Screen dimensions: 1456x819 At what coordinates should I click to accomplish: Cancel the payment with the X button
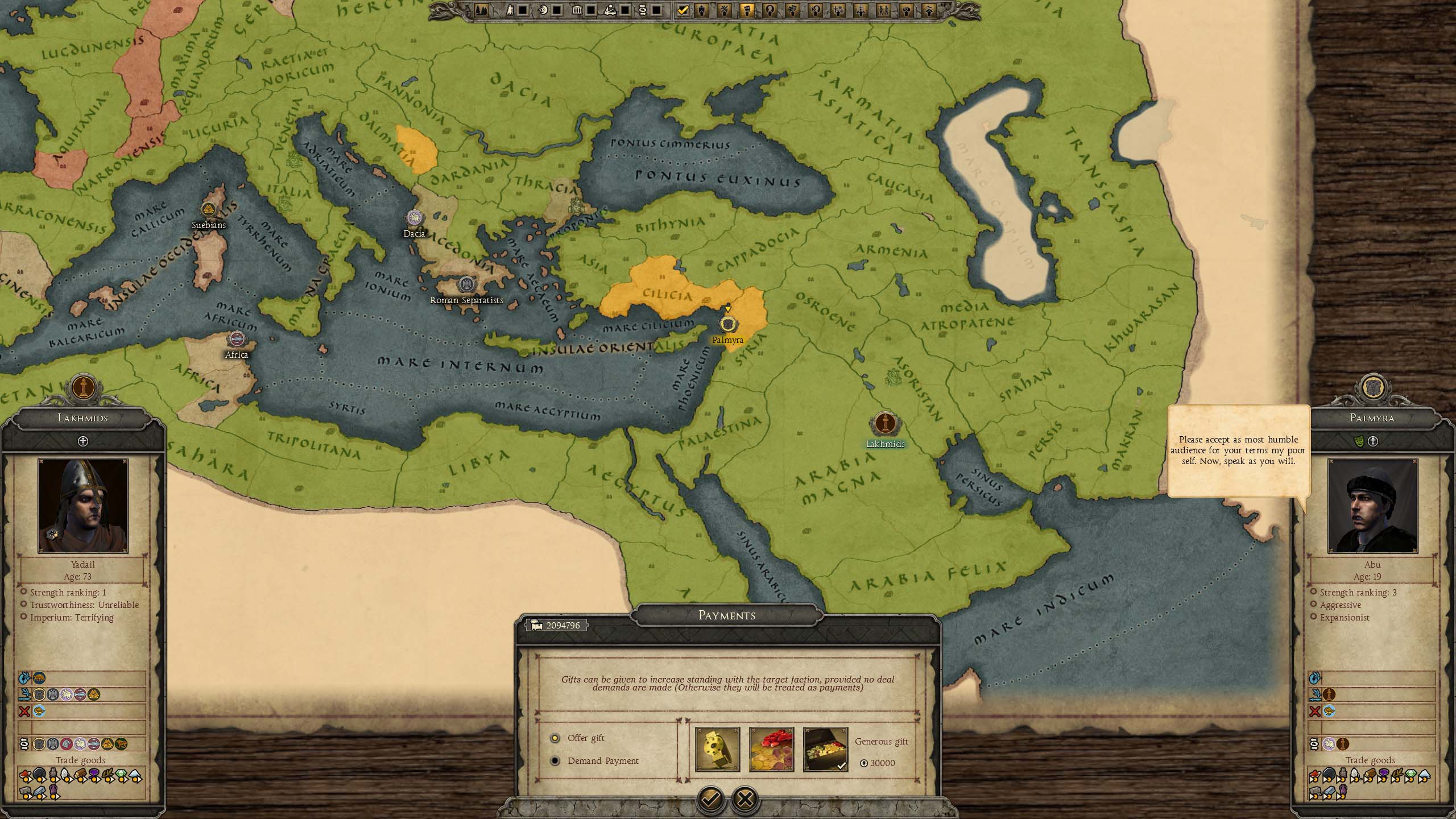click(x=745, y=799)
